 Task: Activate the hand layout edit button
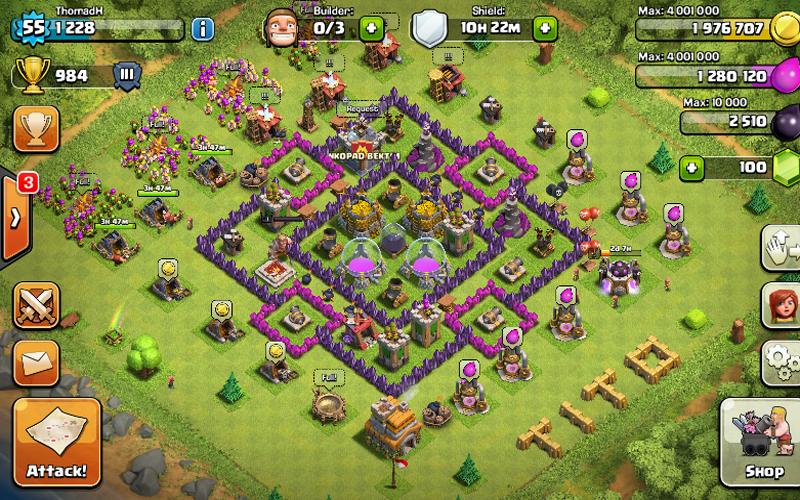click(x=782, y=247)
